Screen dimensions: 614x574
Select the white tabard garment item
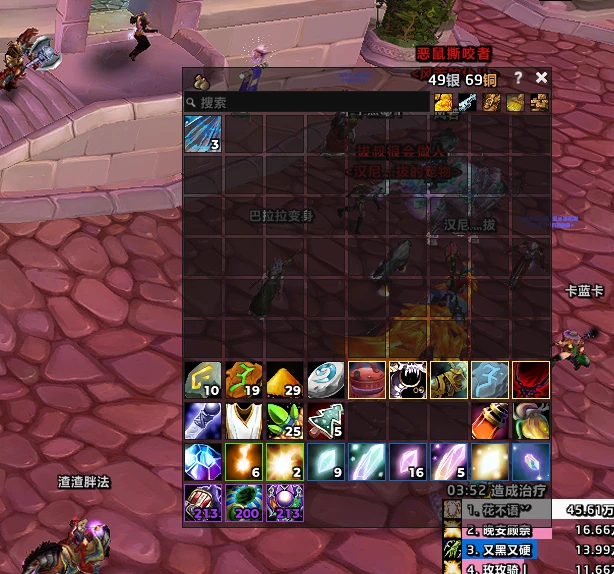pyautogui.click(x=244, y=421)
